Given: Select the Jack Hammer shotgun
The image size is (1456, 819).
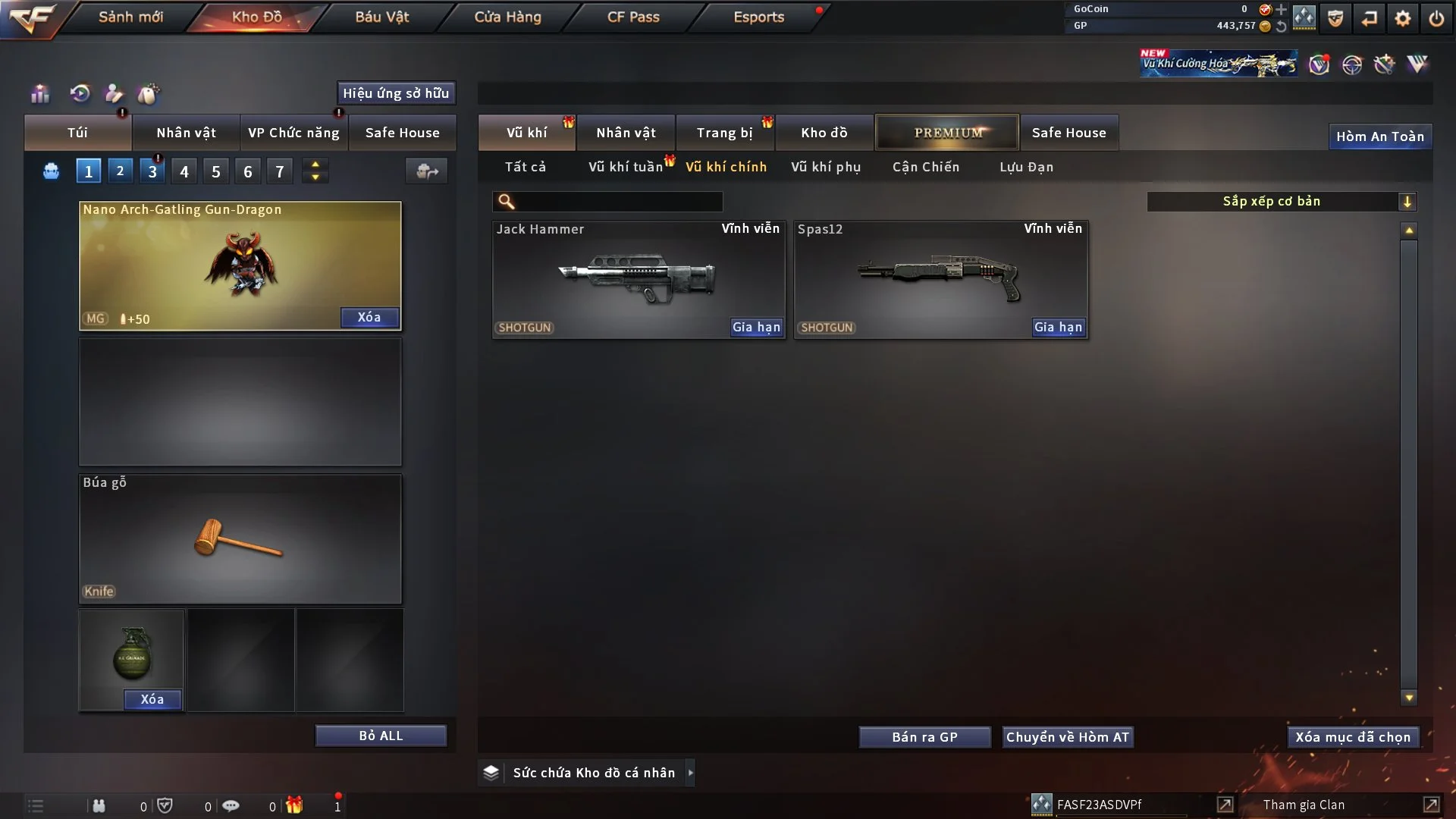Looking at the screenshot, I should [x=638, y=278].
